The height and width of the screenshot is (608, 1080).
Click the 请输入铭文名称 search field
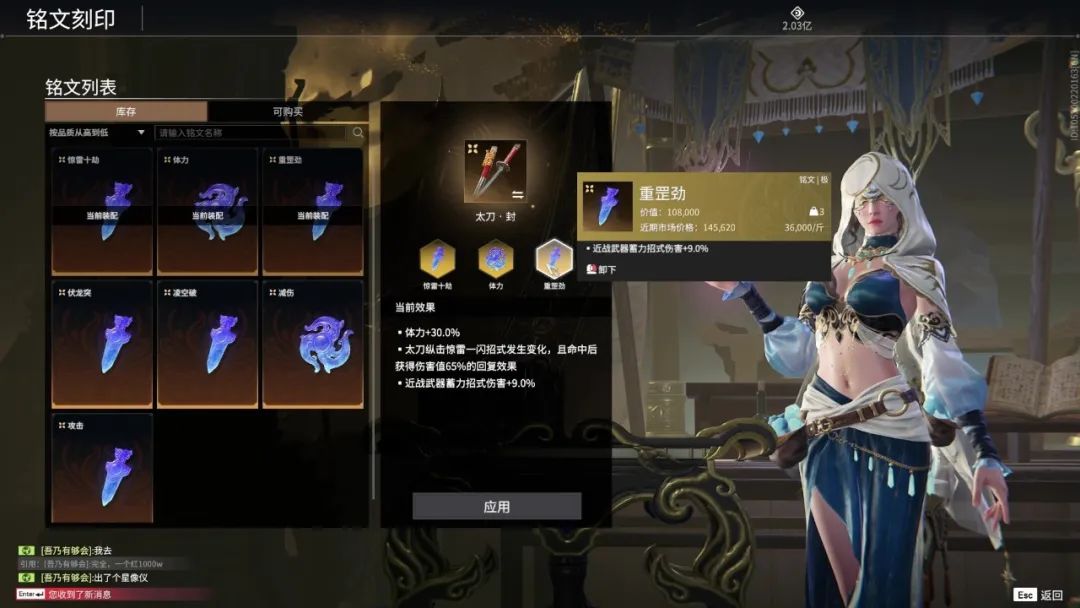click(x=250, y=132)
